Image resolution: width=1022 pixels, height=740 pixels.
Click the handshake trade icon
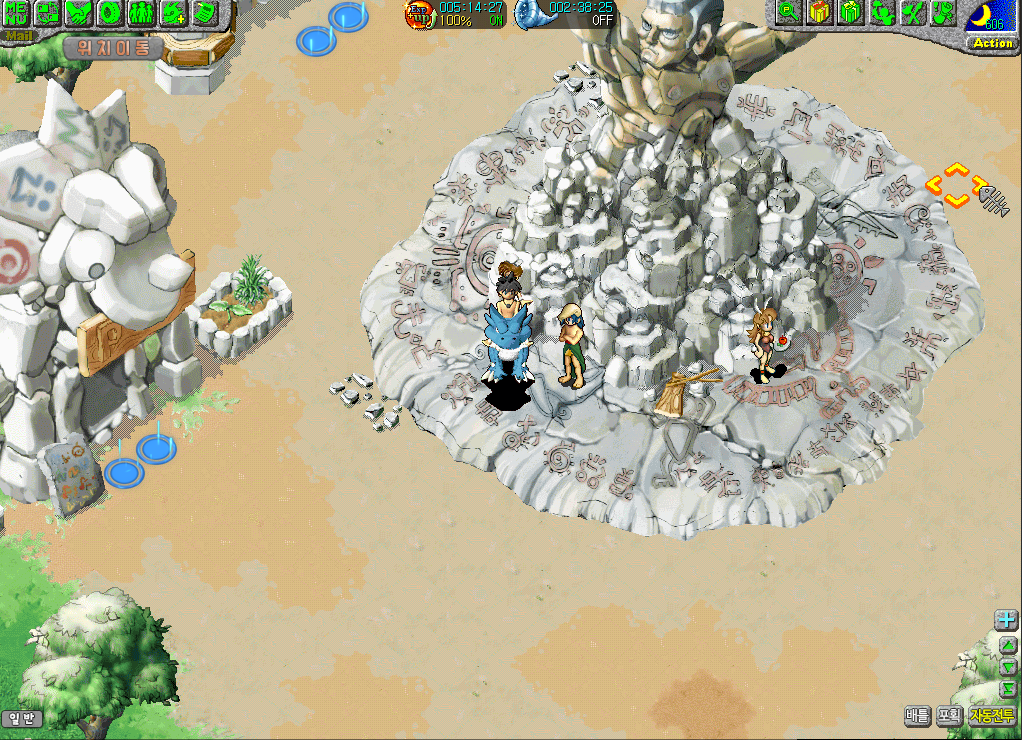(x=79, y=13)
